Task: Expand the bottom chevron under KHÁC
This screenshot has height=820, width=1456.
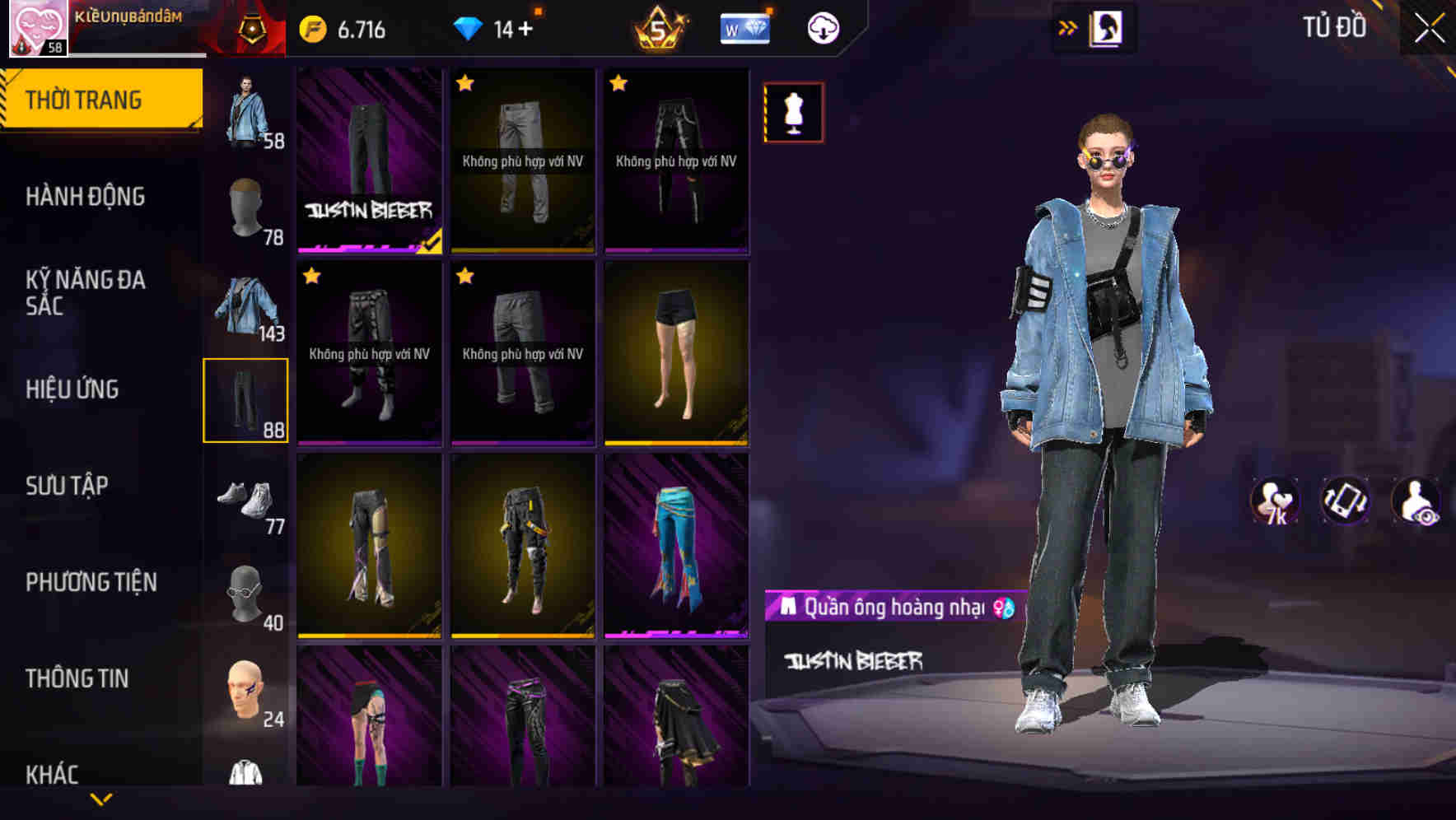Action: point(101,797)
